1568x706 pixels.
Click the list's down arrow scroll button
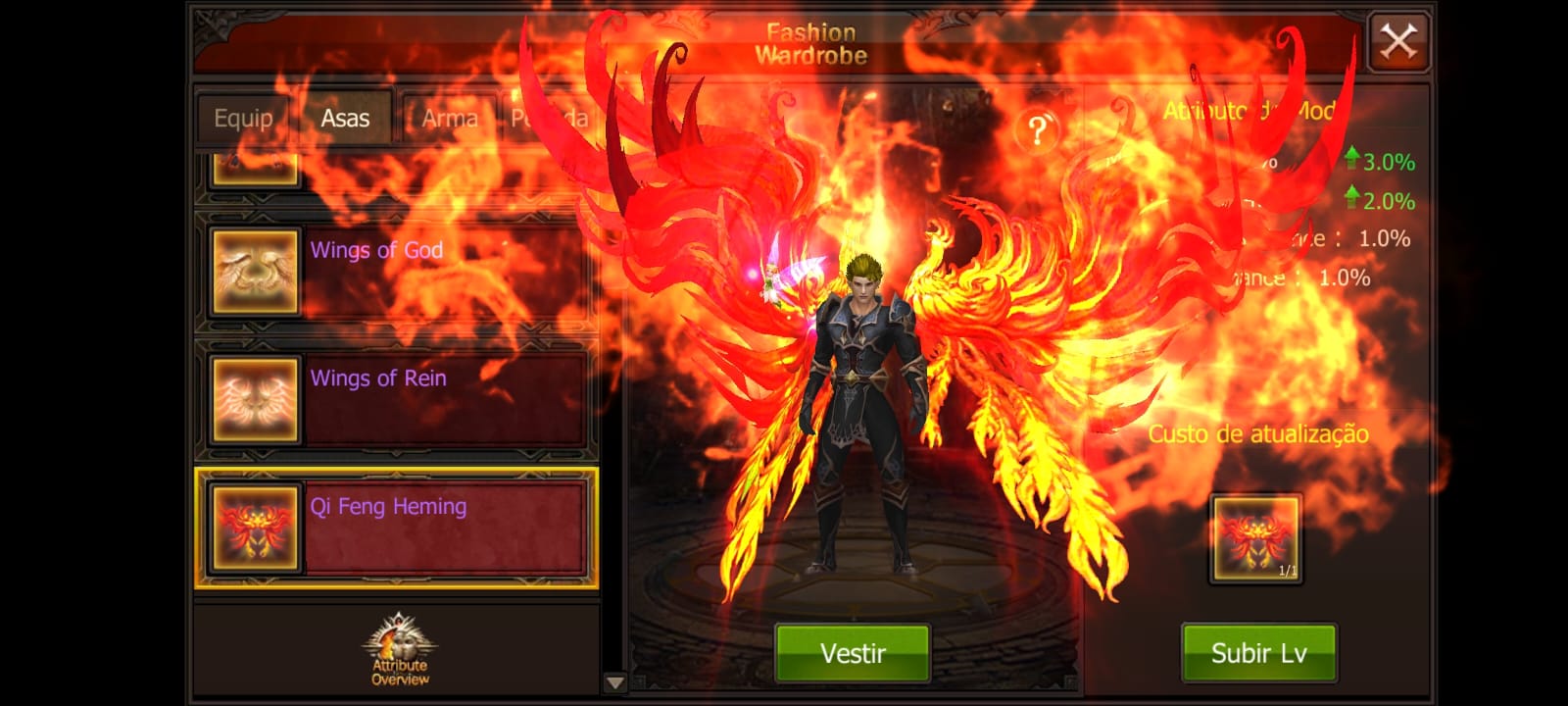(614, 682)
